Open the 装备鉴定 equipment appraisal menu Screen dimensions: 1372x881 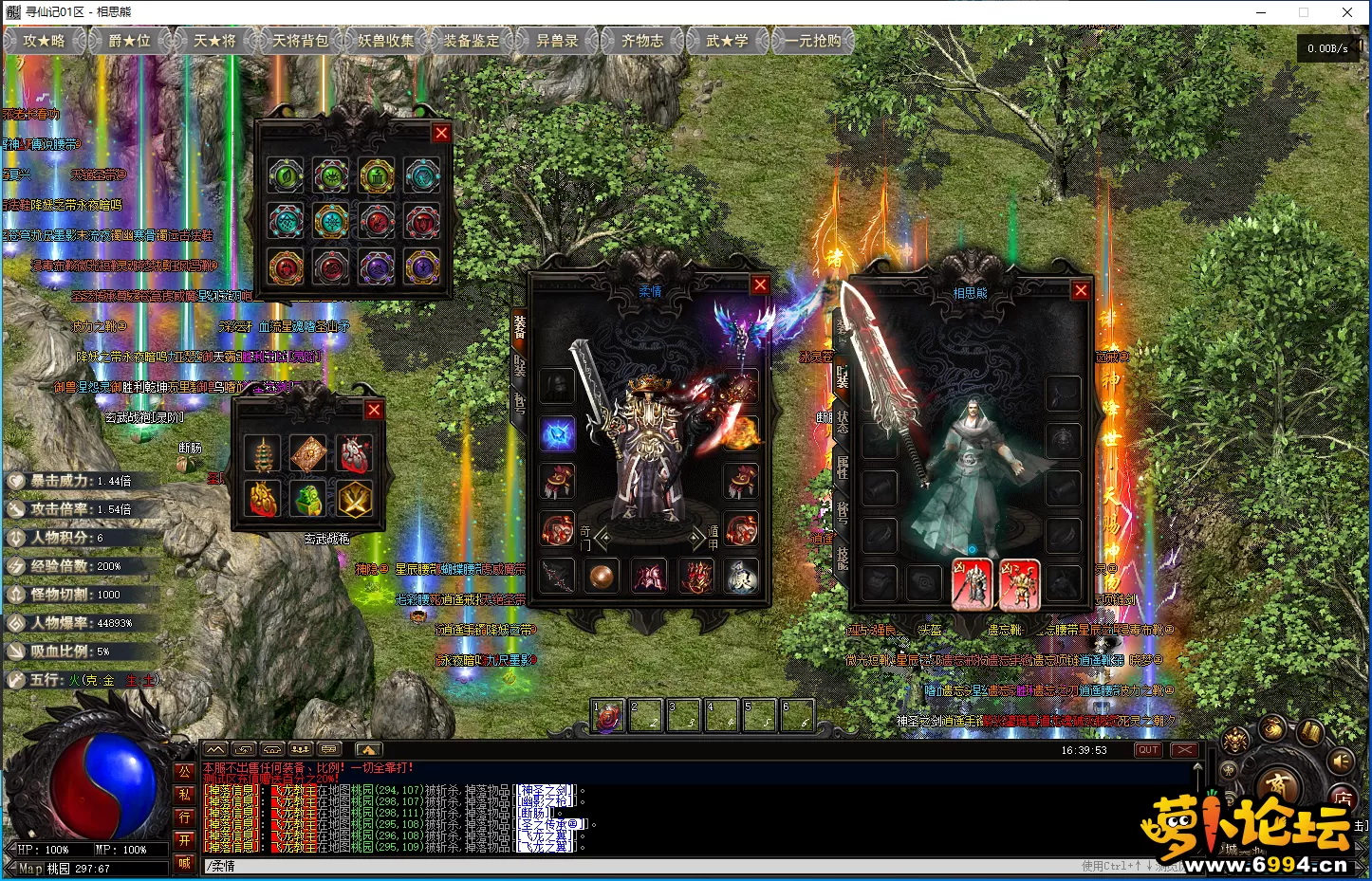click(472, 41)
